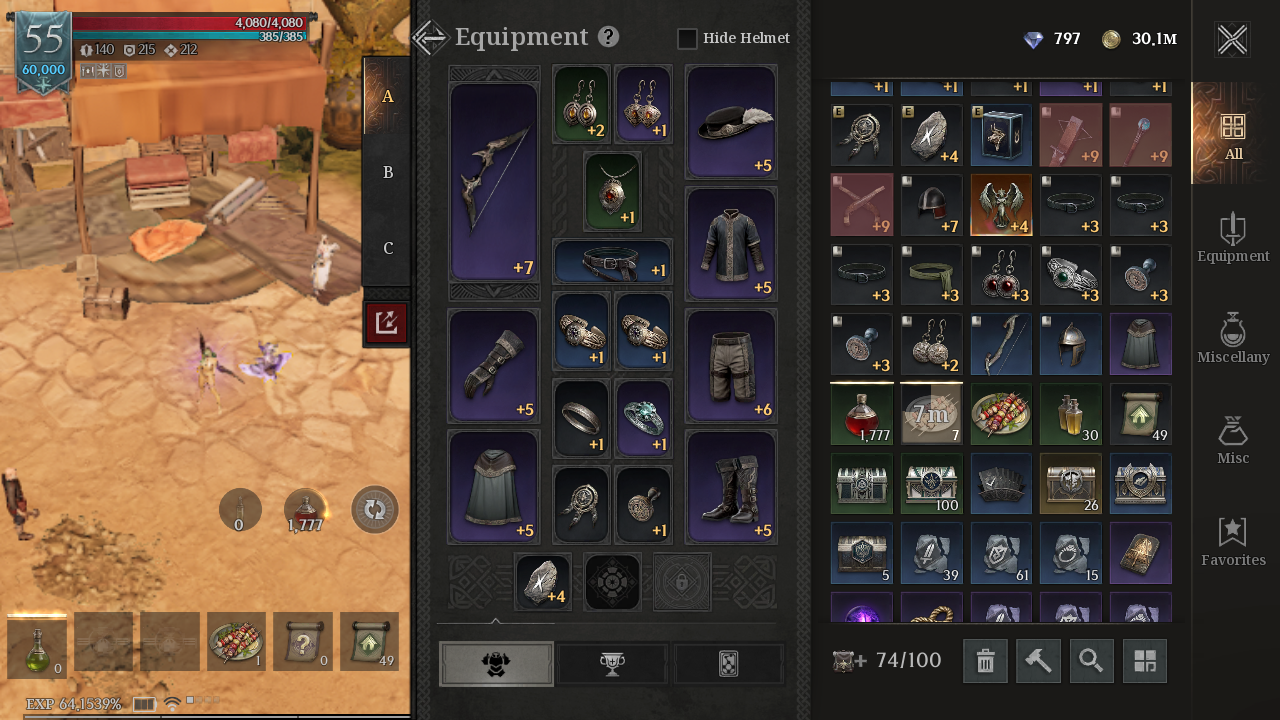Toggle the Hide Helmet checkbox
The image size is (1280, 720).
(687, 39)
